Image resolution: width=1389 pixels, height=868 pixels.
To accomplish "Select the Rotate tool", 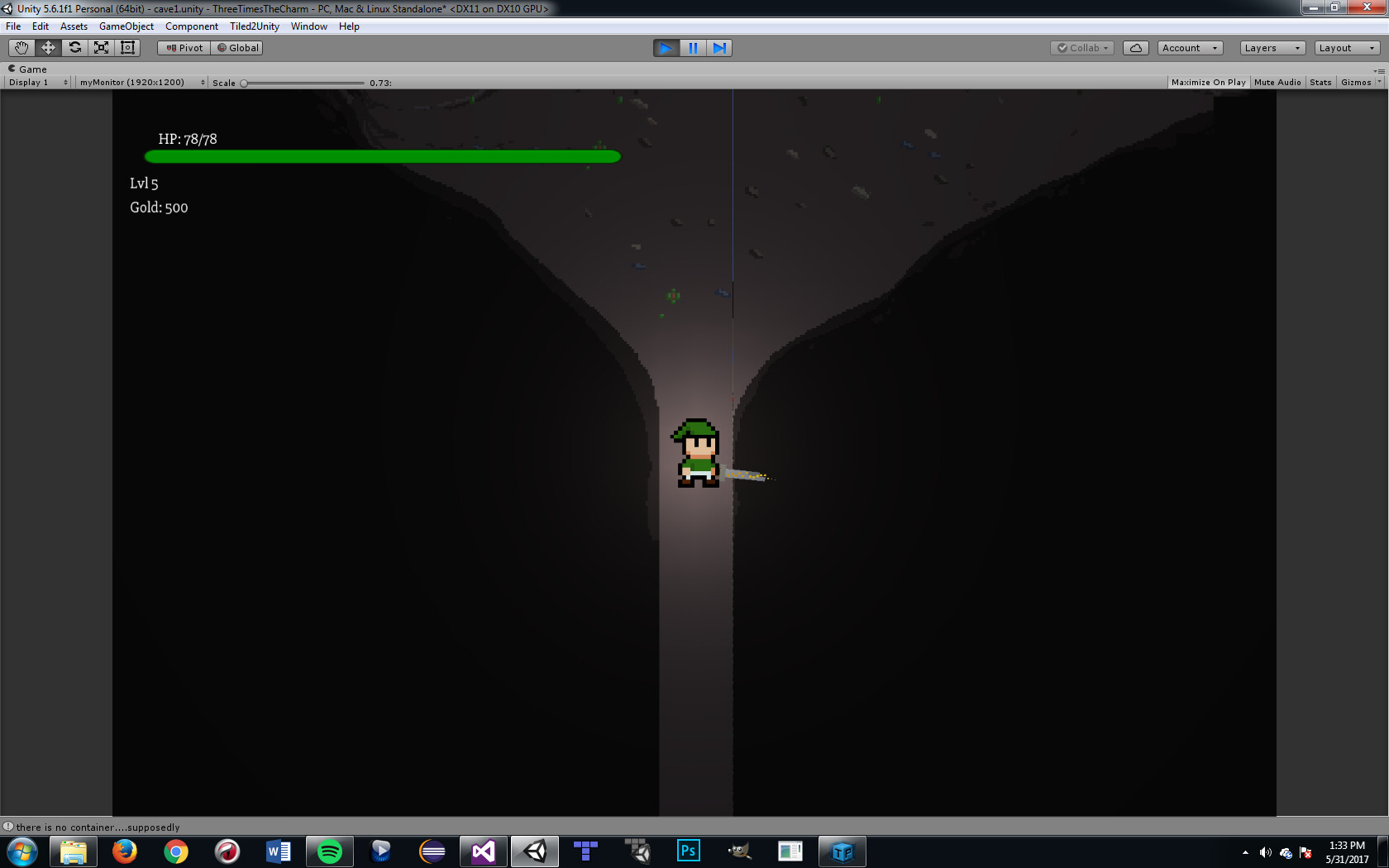I will (74, 47).
